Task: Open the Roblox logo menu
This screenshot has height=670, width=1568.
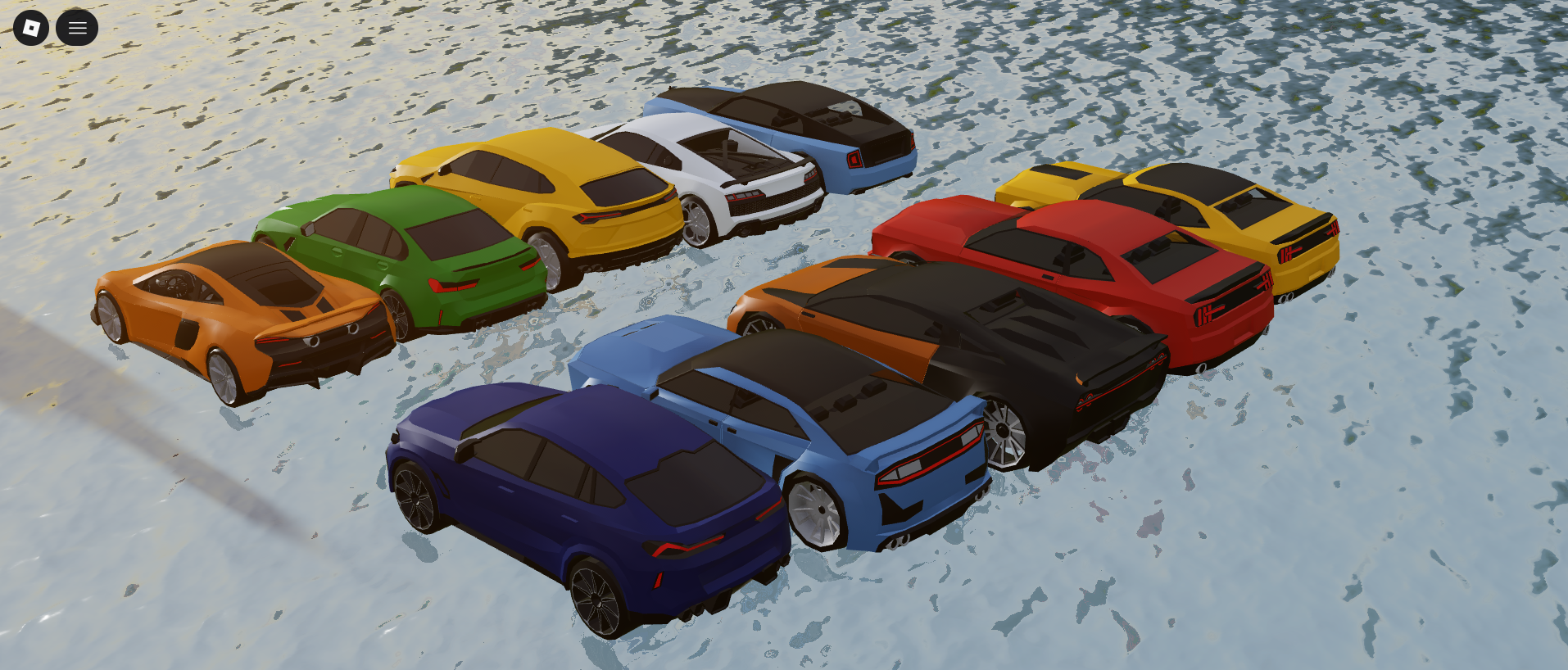Action: [31, 28]
